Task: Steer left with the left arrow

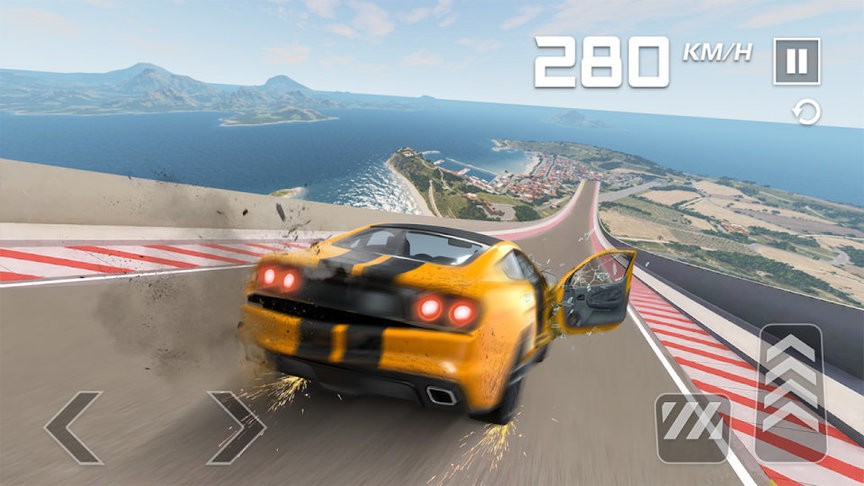Action: point(73,428)
